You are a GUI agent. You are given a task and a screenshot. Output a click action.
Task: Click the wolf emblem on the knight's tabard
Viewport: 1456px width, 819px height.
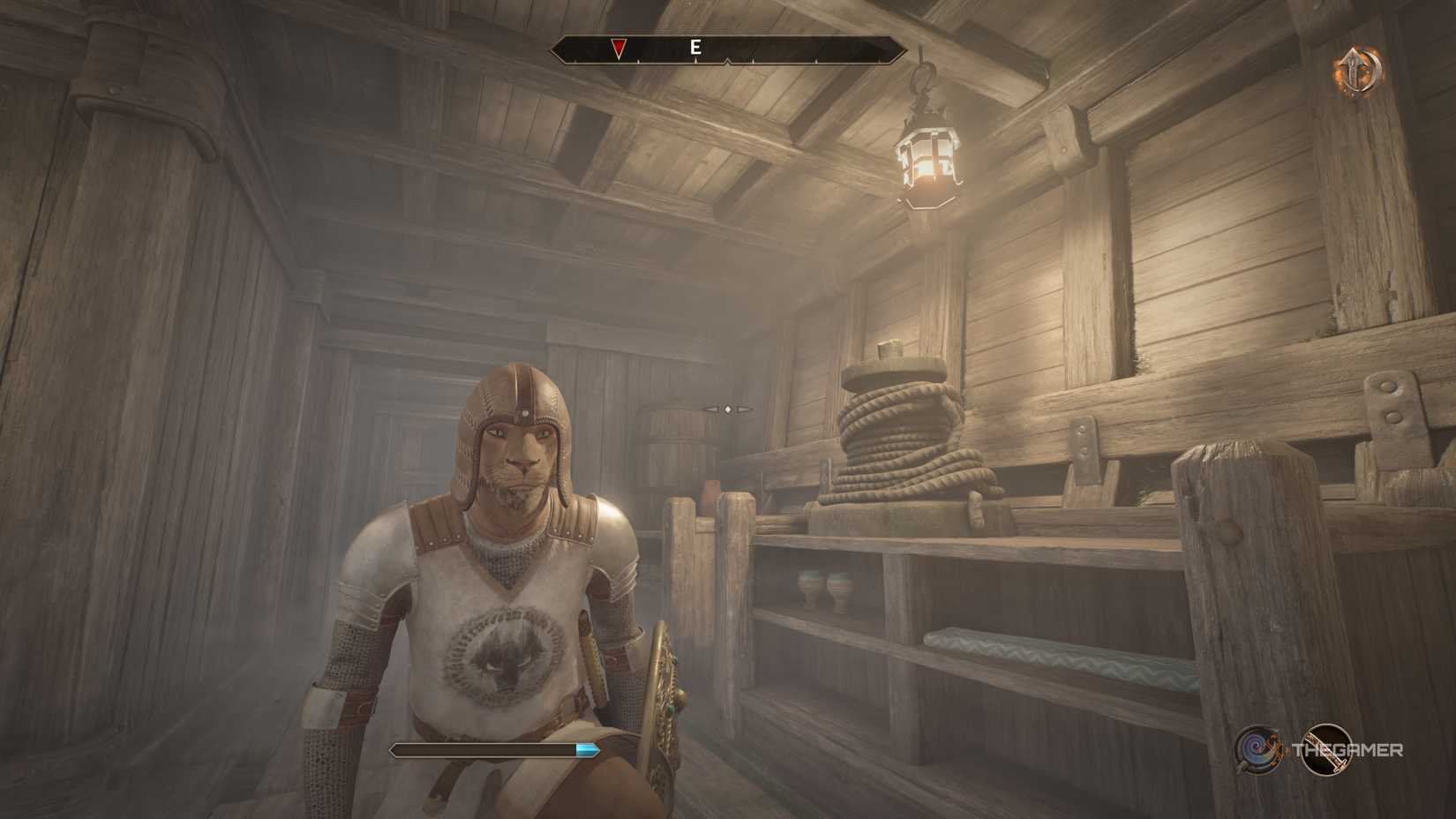505,657
